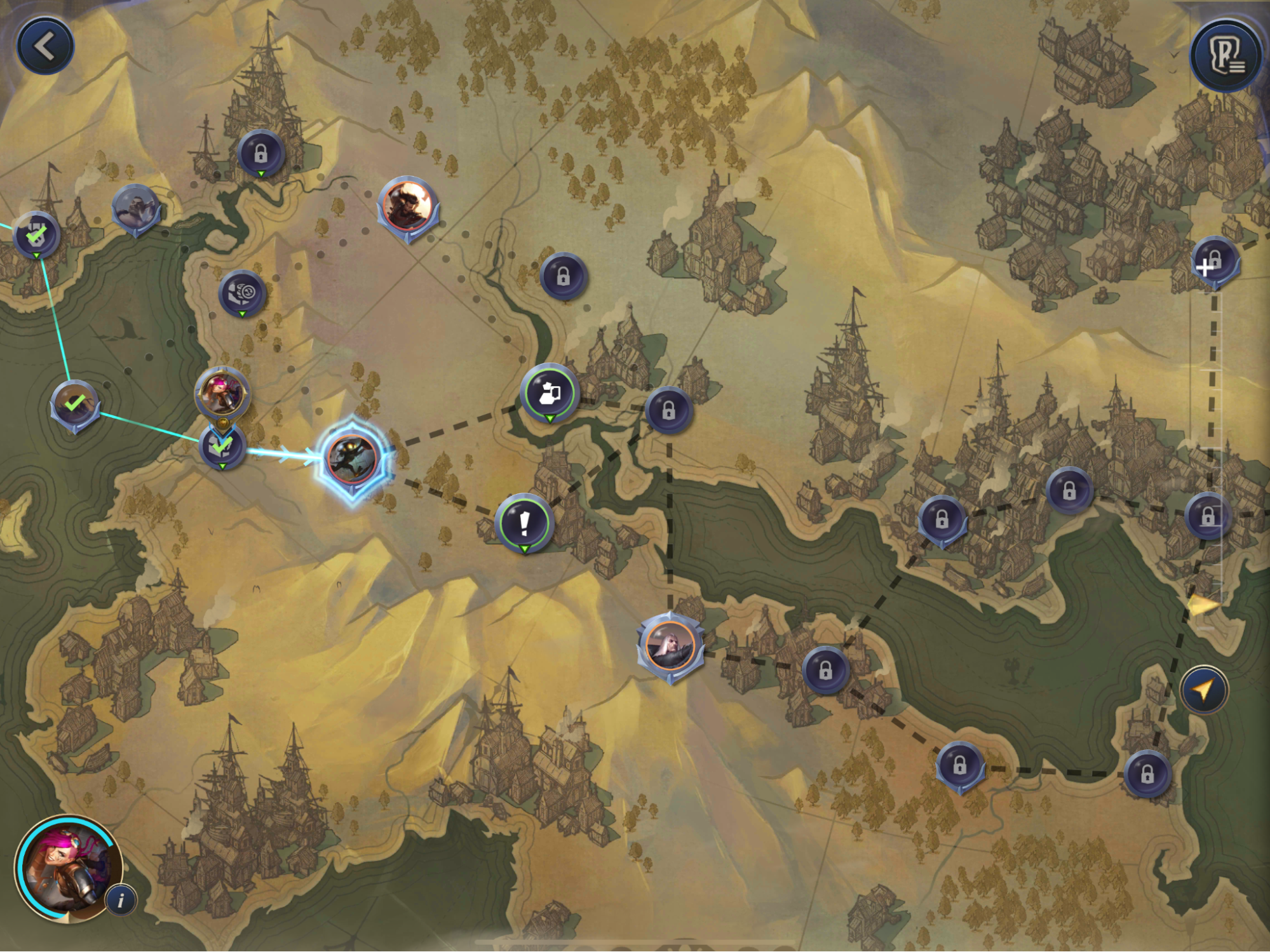Recenter map with the gold arrow button
Image resolution: width=1270 pixels, height=952 pixels.
pyautogui.click(x=1204, y=690)
